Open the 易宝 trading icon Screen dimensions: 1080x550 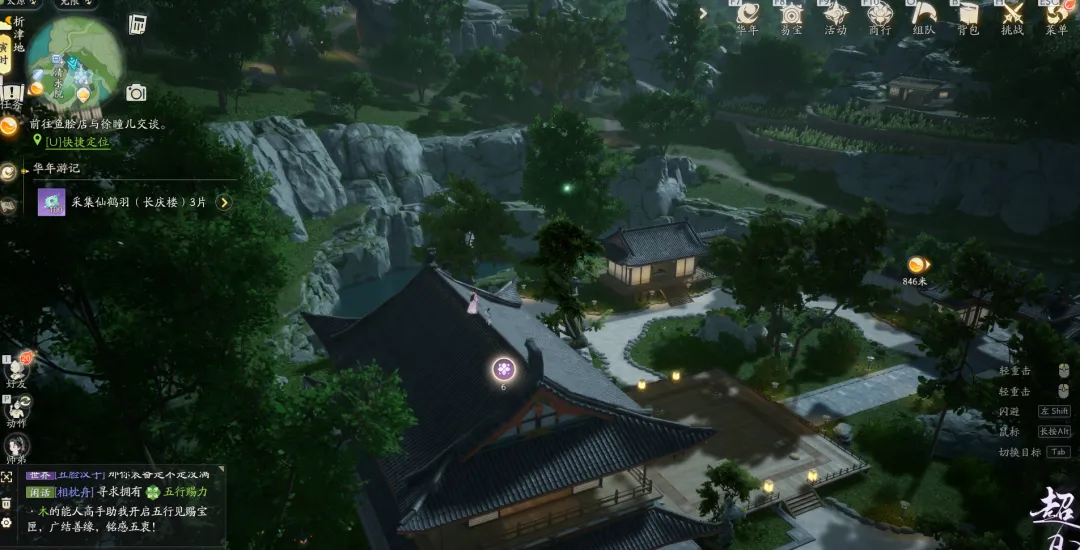coord(791,15)
